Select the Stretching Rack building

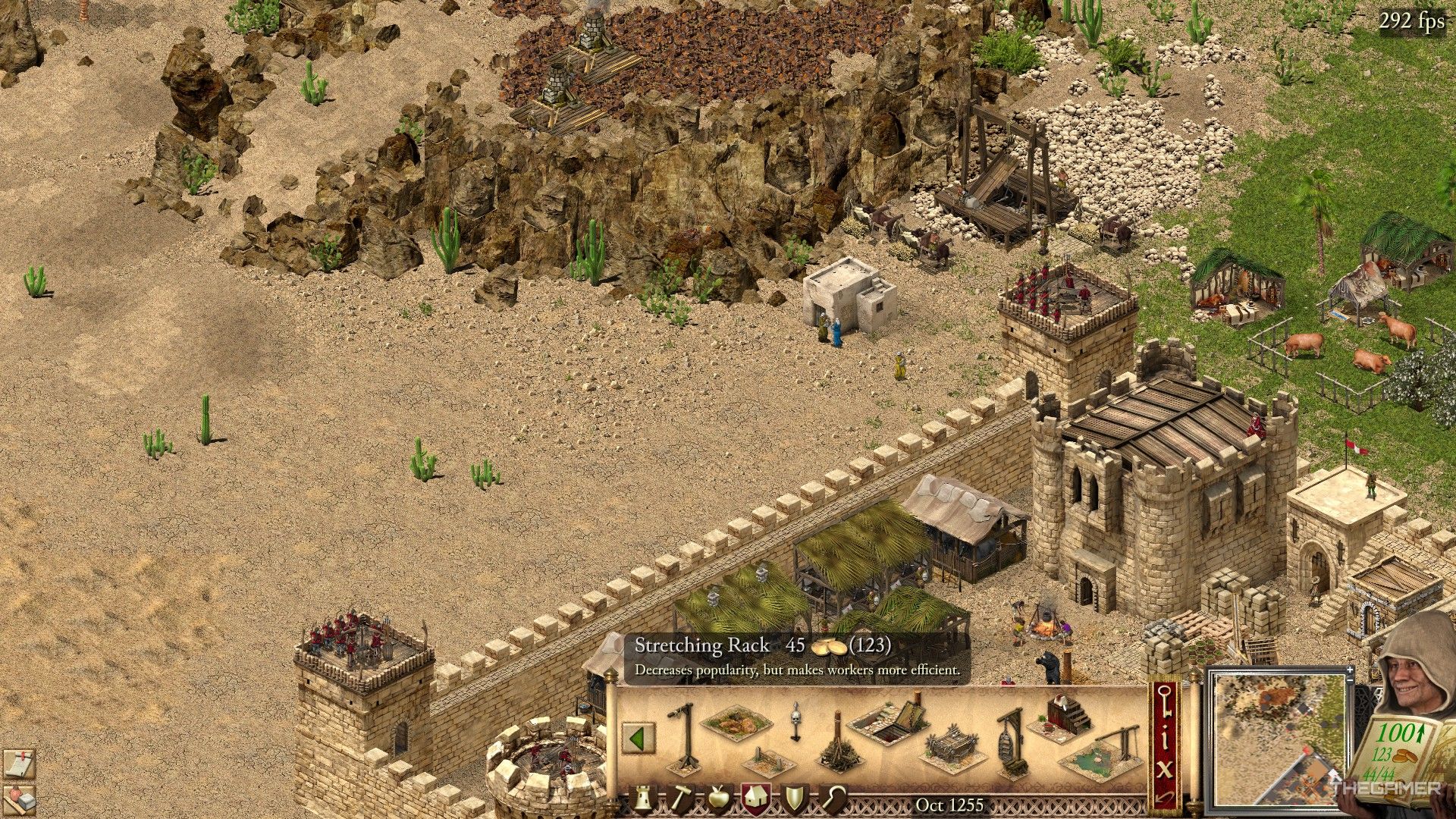click(951, 747)
